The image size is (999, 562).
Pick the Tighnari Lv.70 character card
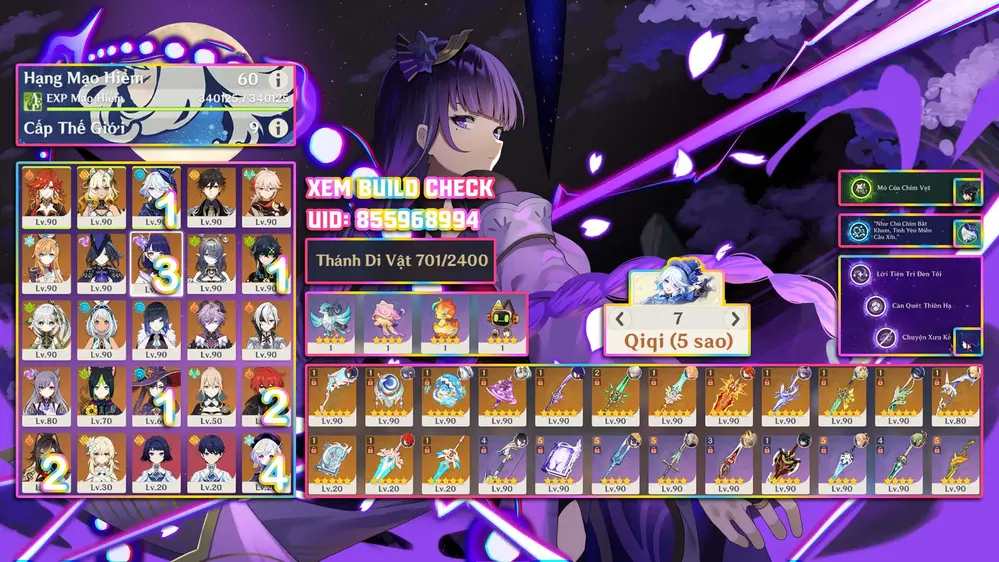98,396
